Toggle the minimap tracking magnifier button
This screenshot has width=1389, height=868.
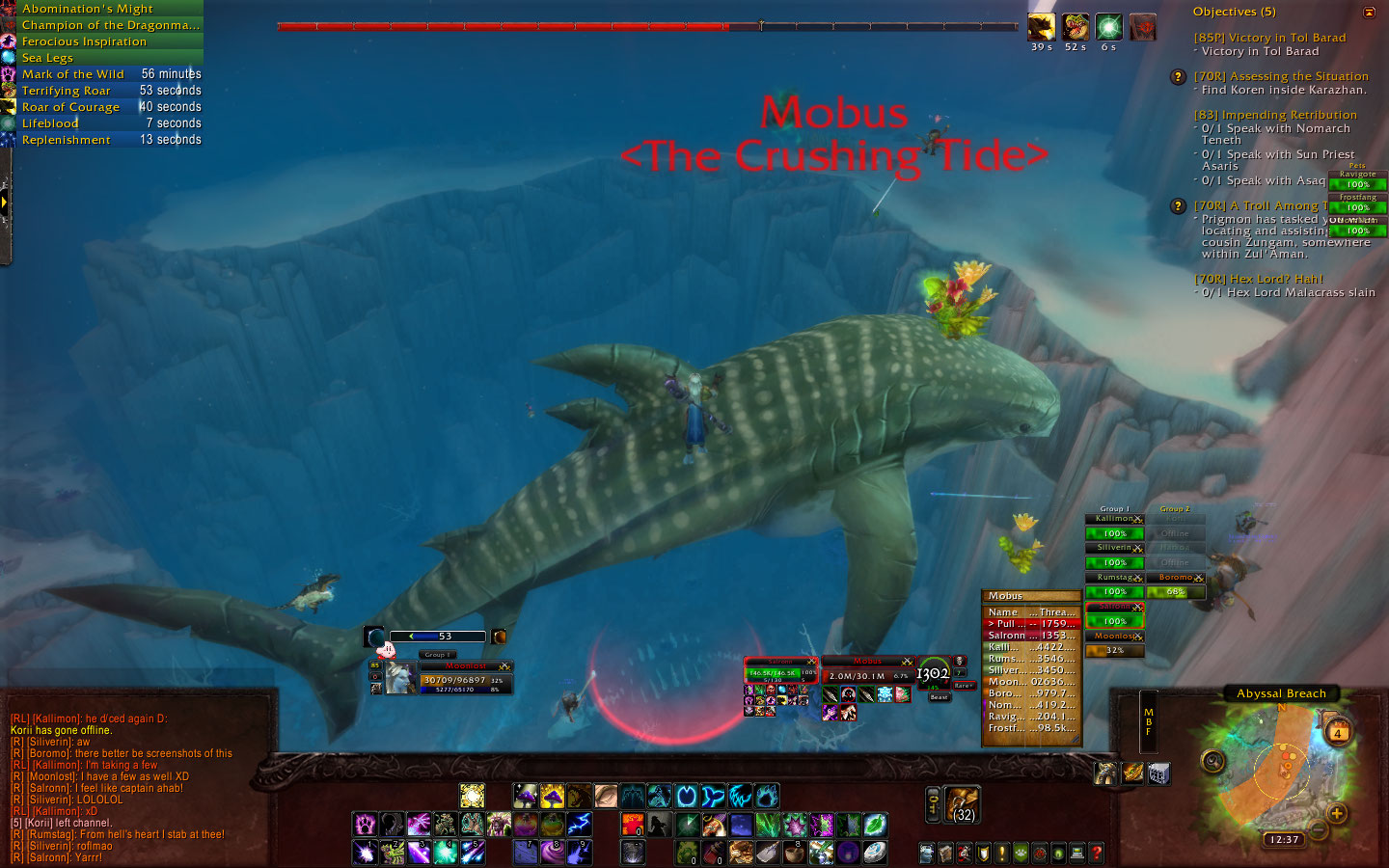pyautogui.click(x=1213, y=762)
